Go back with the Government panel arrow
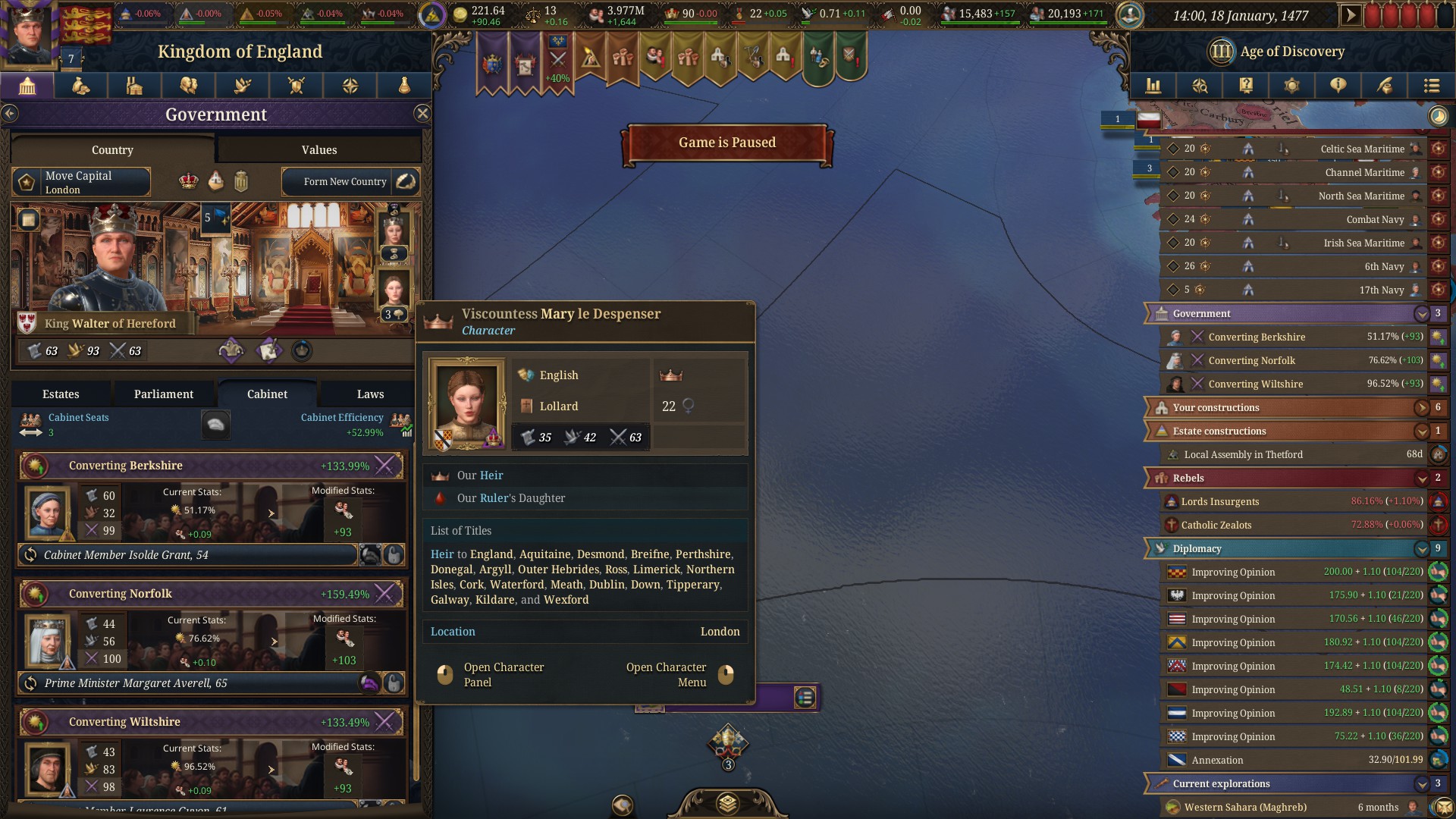Screen dimensions: 1456x819 coord(10,114)
